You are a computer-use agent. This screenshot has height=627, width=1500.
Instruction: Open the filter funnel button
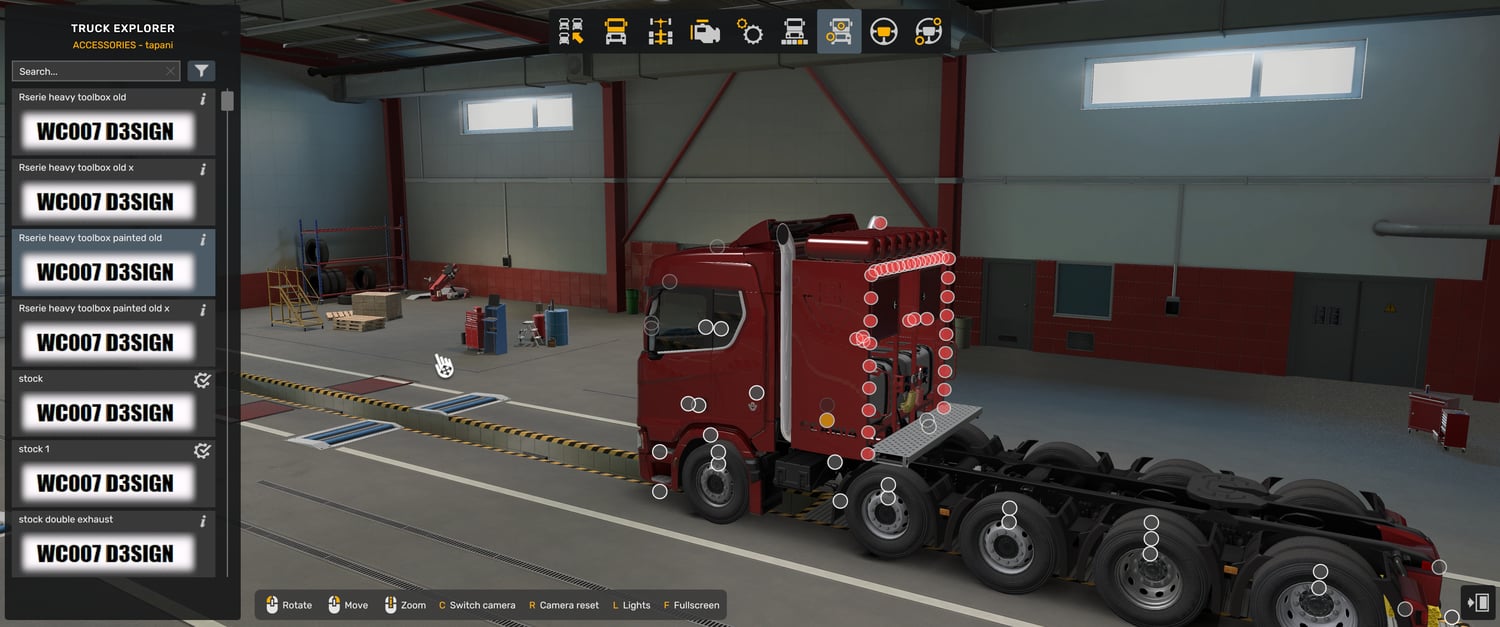(202, 71)
